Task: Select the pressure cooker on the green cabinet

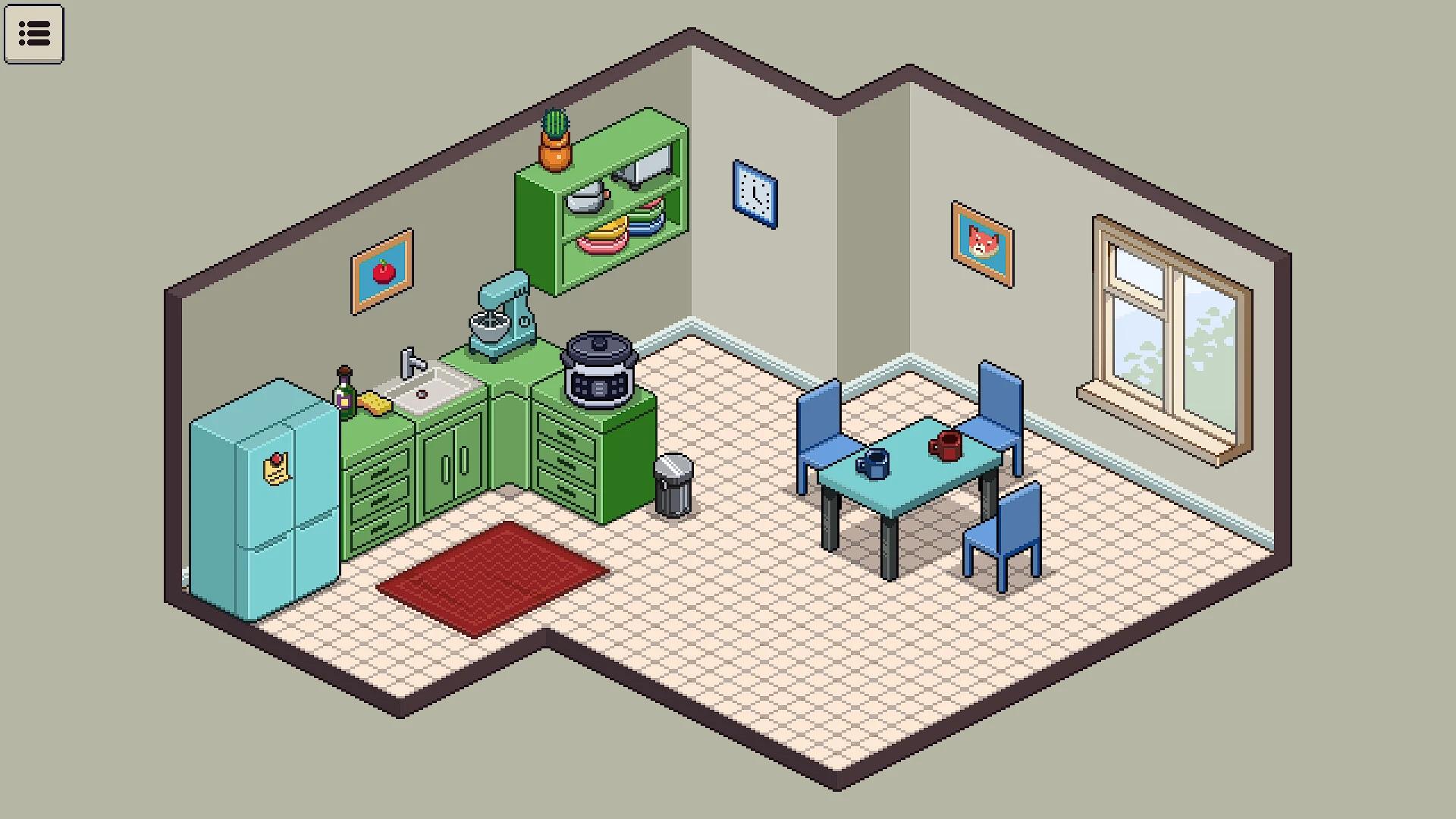Action: tap(598, 364)
